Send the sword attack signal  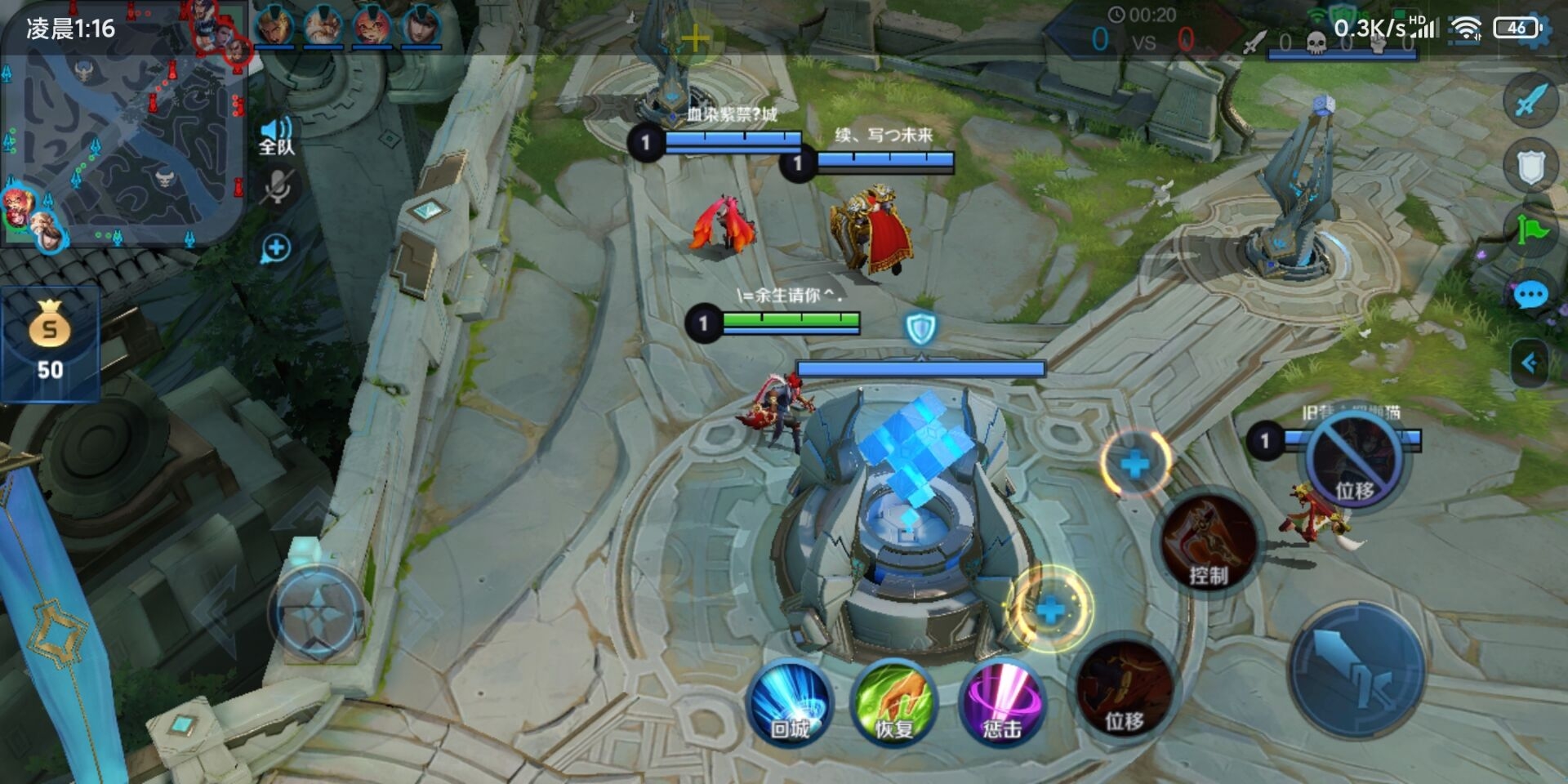(x=1530, y=100)
